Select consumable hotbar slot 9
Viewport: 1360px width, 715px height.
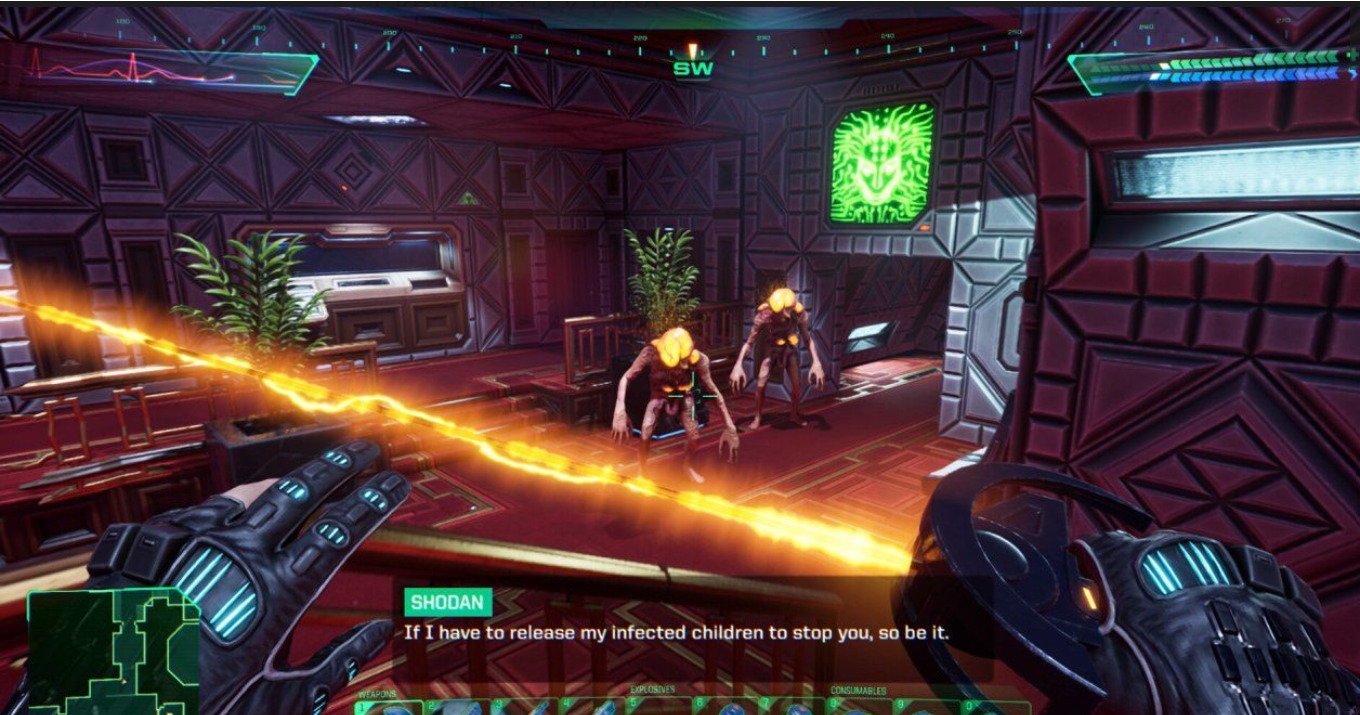[928, 707]
